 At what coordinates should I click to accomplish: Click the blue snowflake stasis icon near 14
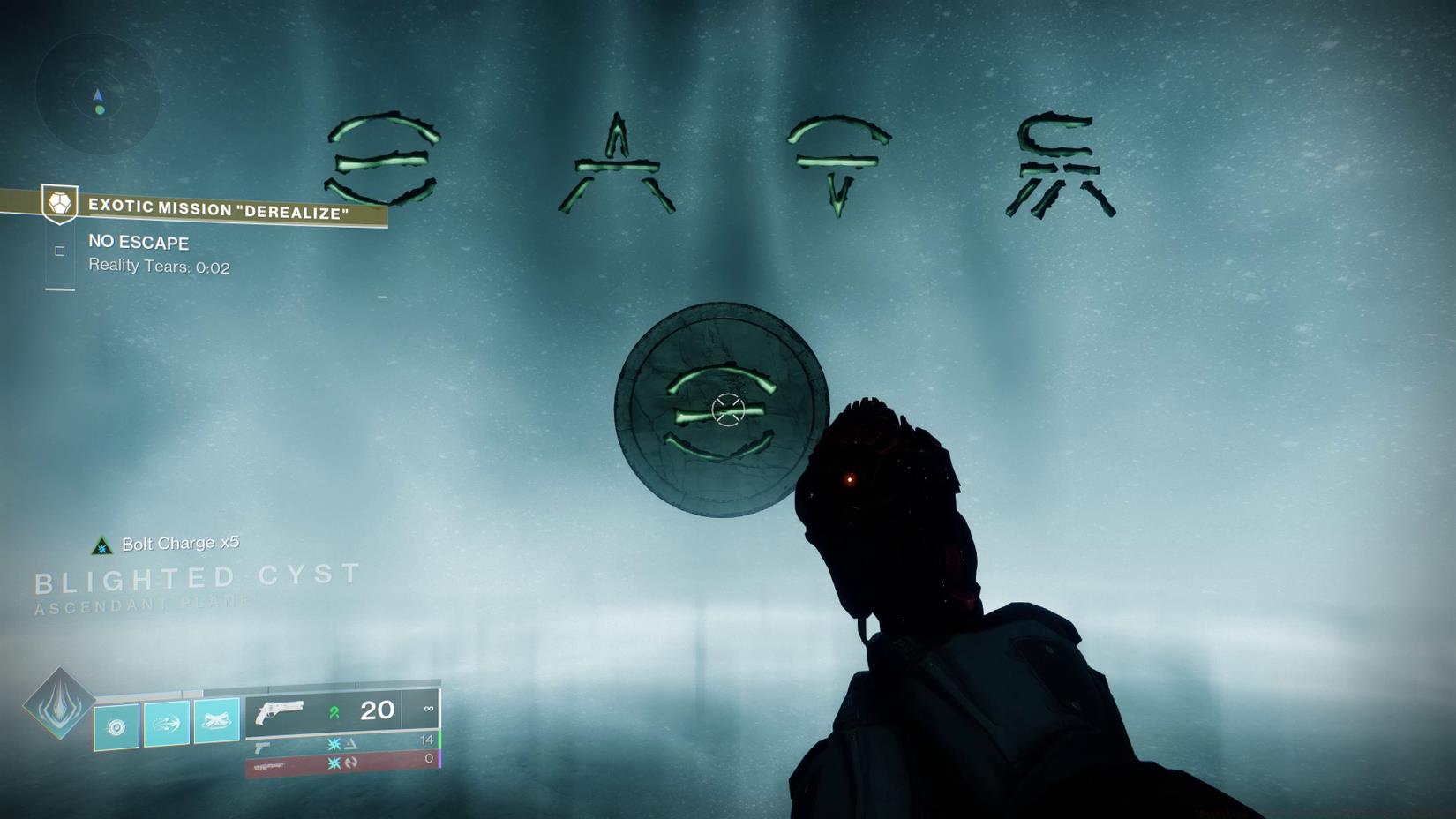pyautogui.click(x=334, y=742)
